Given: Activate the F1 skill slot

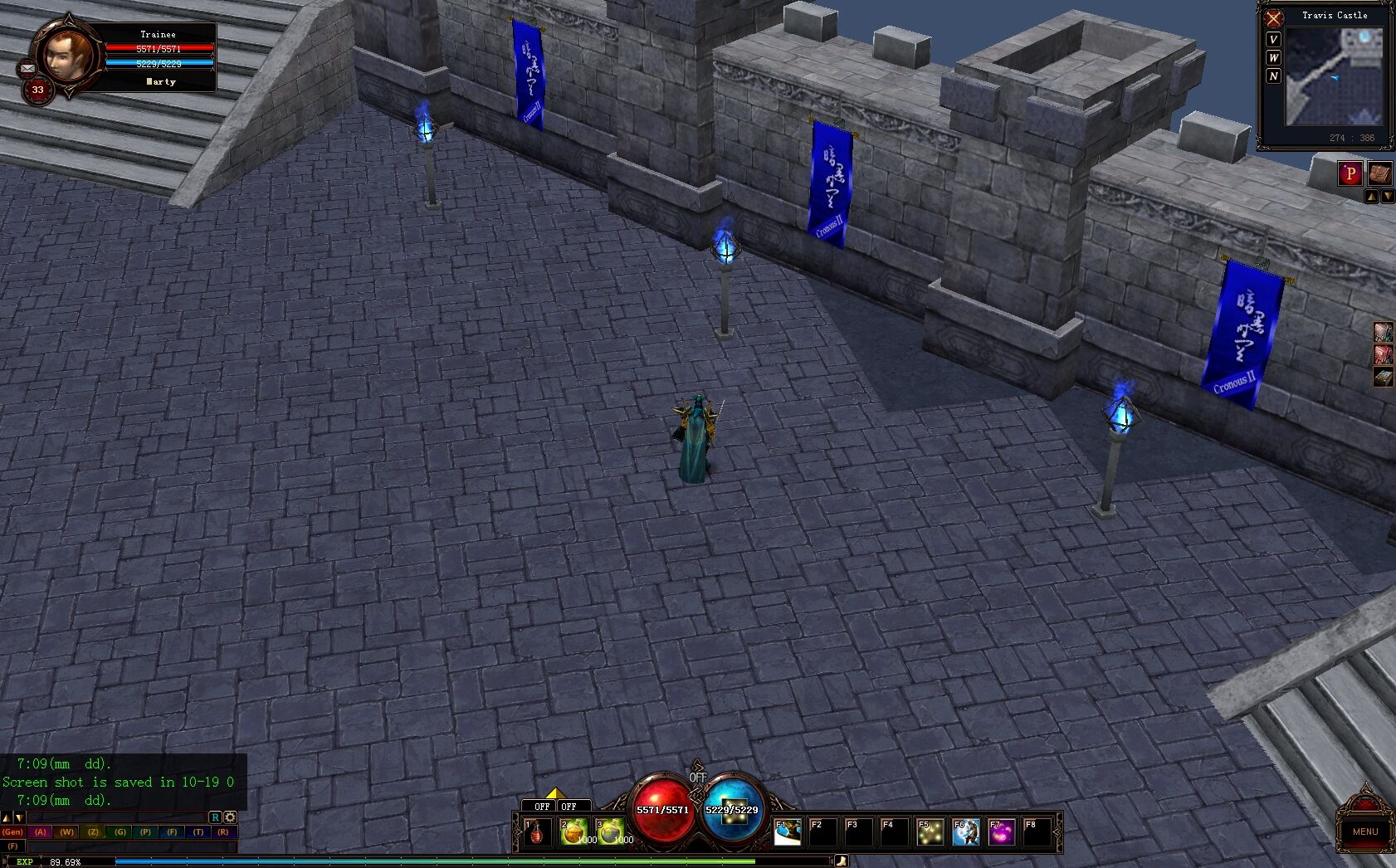Looking at the screenshot, I should point(788,831).
